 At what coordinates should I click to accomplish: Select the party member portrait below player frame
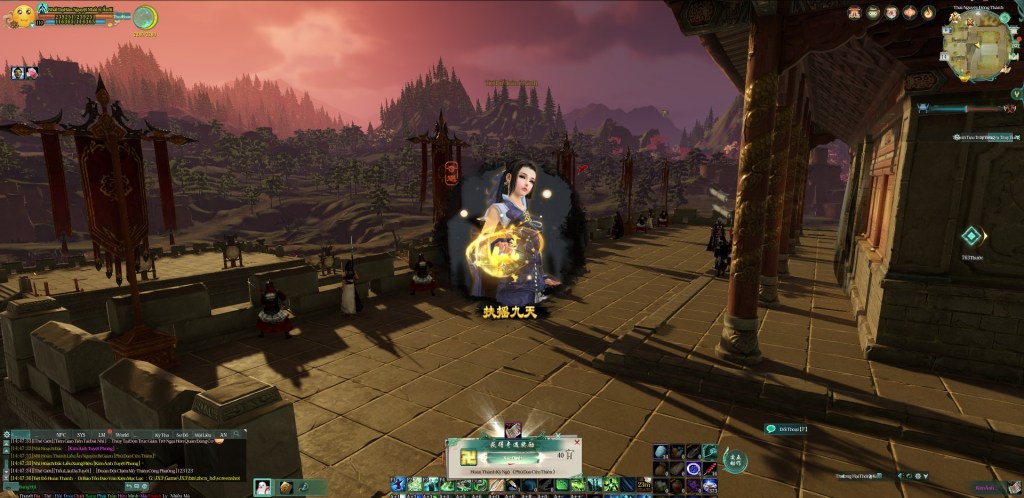[19, 73]
